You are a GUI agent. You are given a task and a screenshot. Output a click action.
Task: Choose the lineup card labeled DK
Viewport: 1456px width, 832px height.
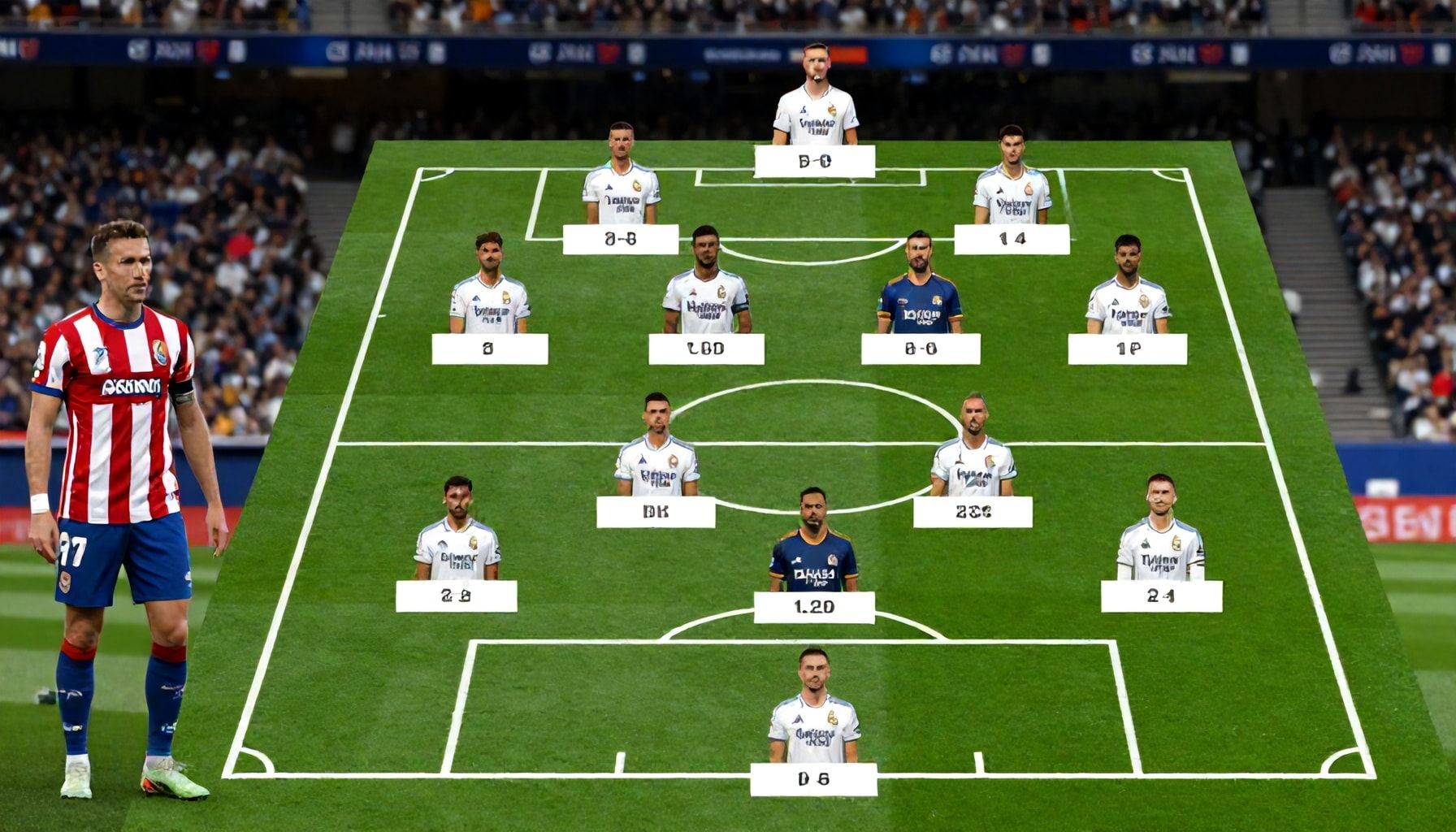point(655,512)
